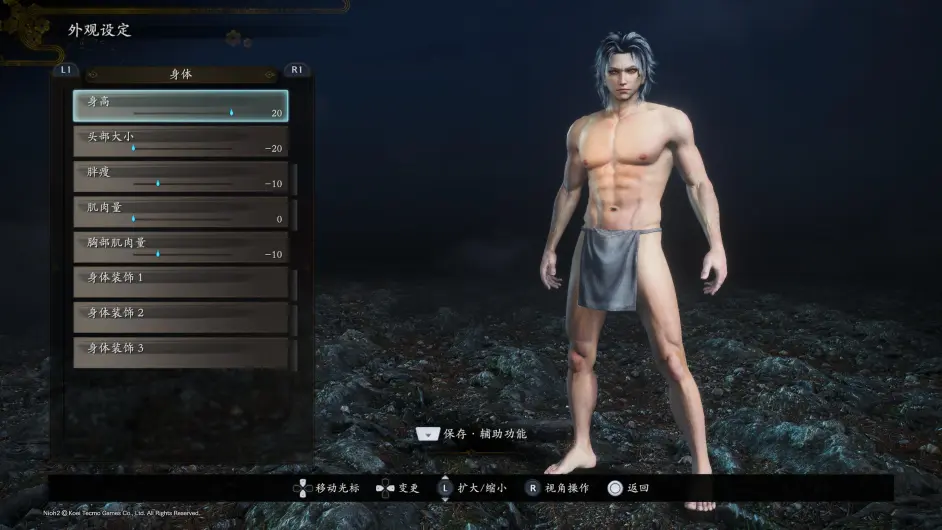Open the 身体装饰 3 body decoration entry

coord(180,352)
